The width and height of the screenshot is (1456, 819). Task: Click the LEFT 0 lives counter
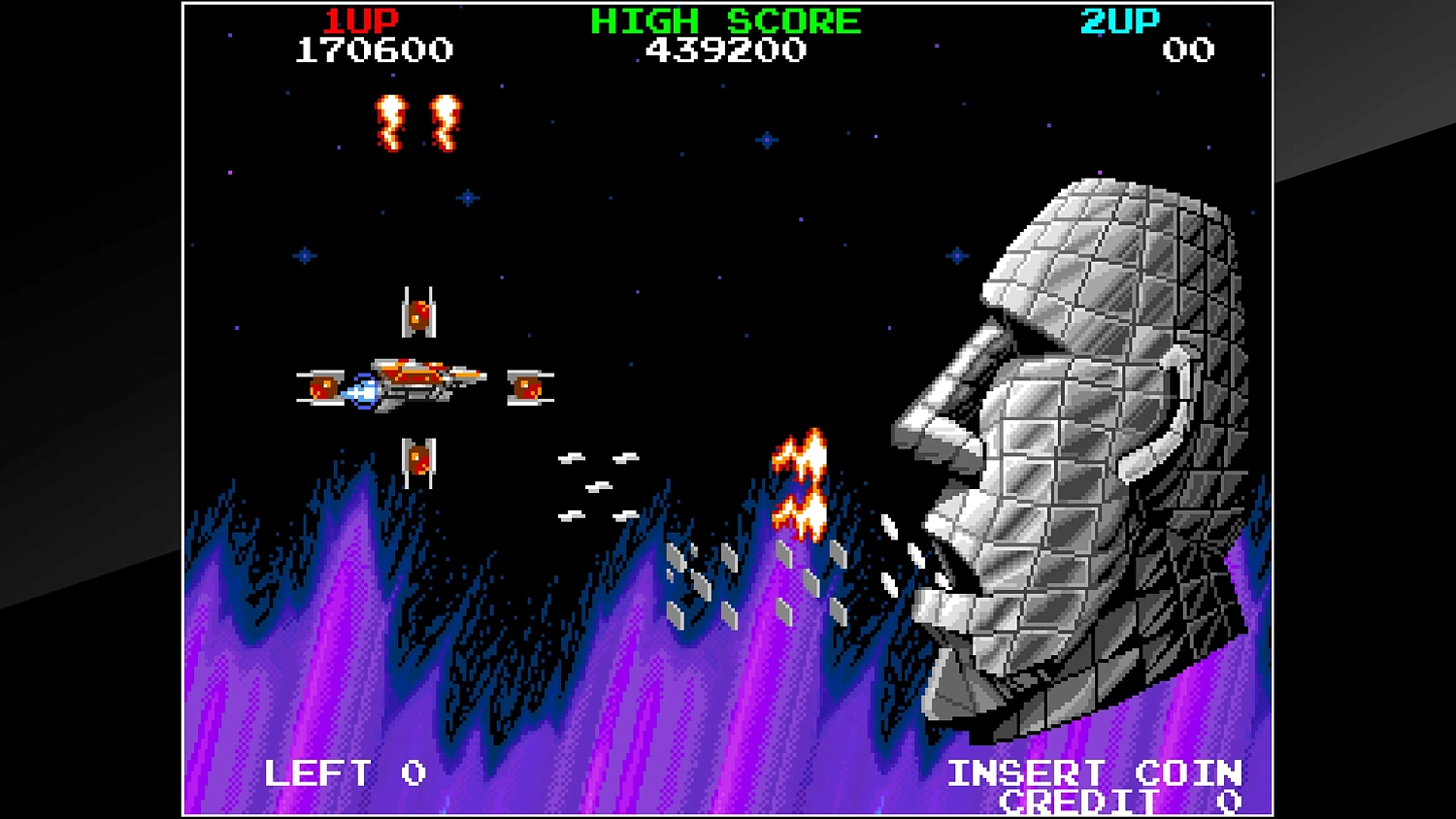pyautogui.click(x=345, y=772)
